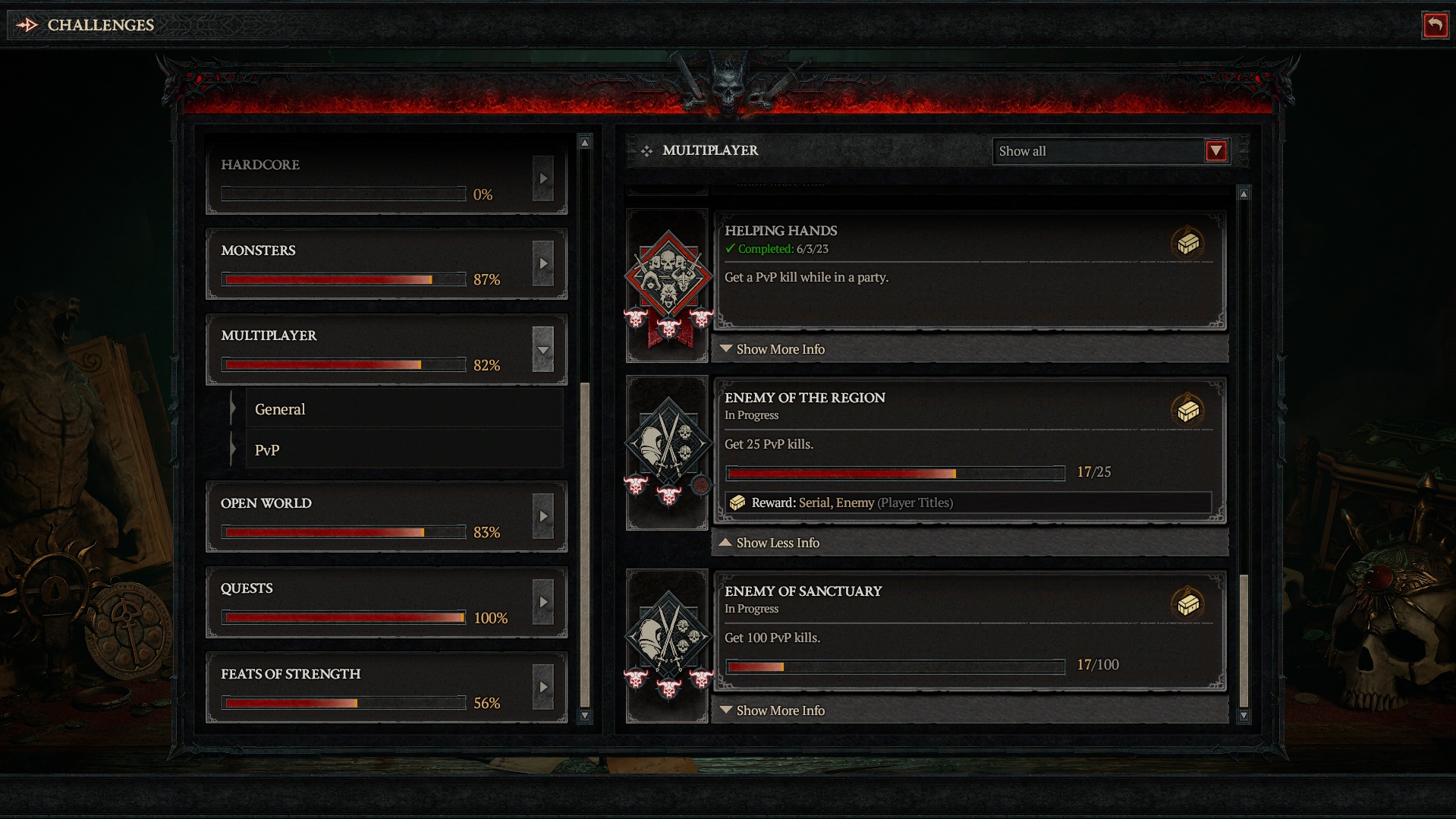Screen dimensions: 1456x819
Task: Expand the Feats of Strength category
Action: pyautogui.click(x=543, y=688)
